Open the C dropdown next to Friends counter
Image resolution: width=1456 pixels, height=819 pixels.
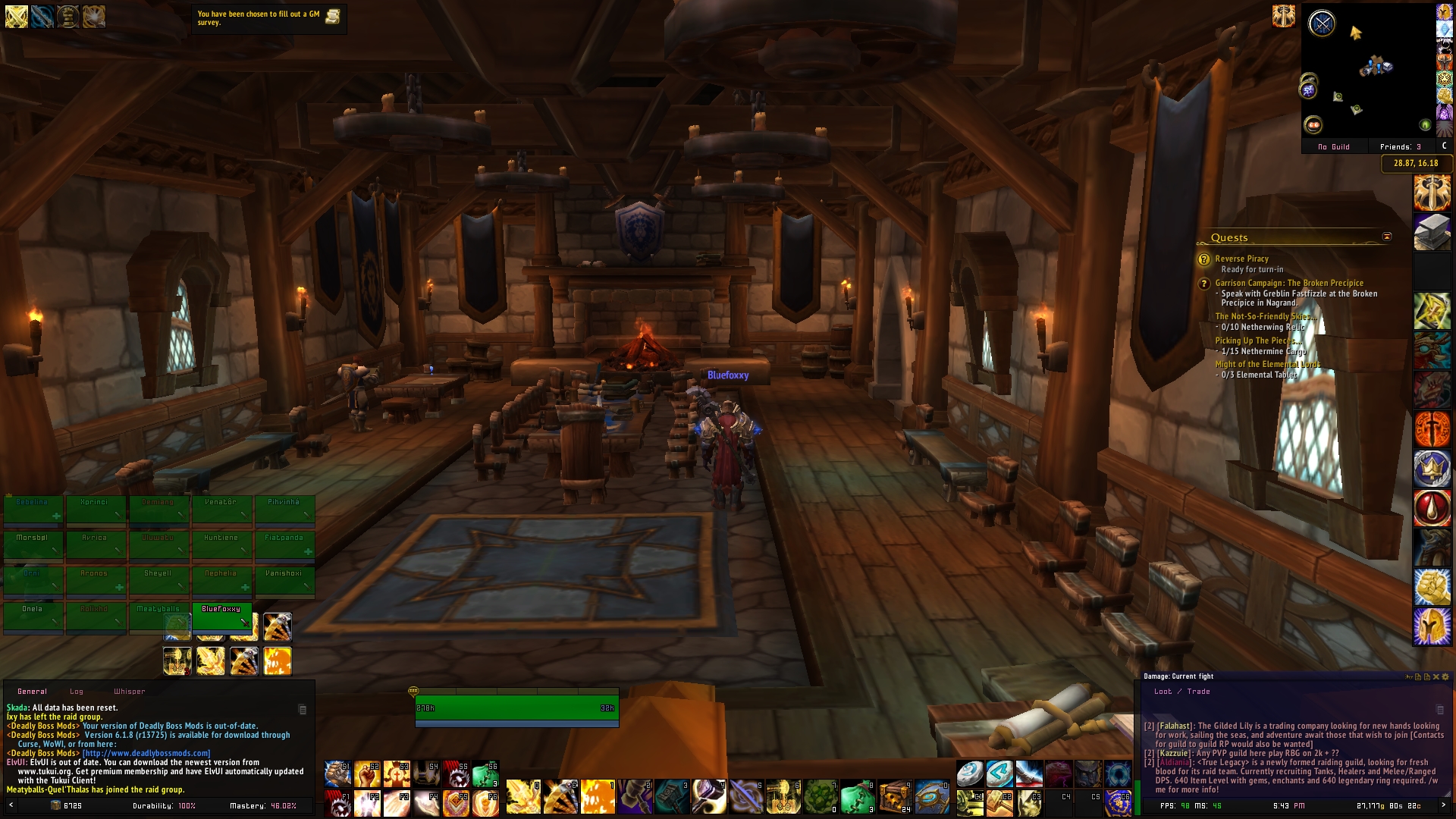coord(1443,146)
